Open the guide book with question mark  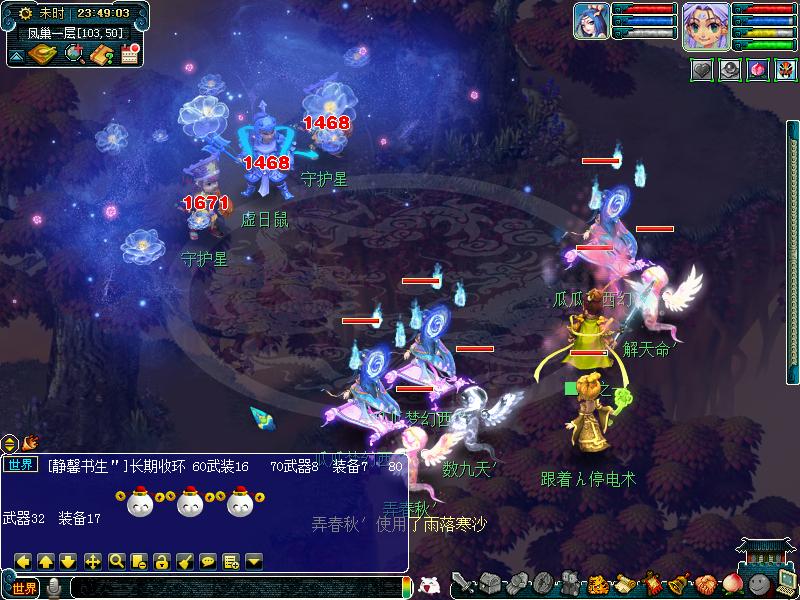click(x=101, y=54)
